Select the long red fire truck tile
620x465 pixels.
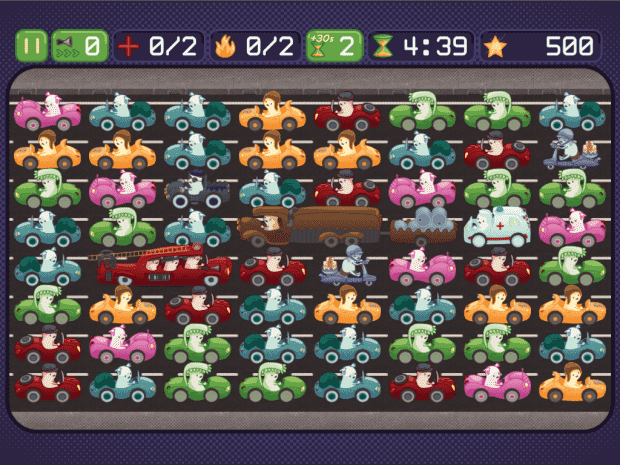pos(163,268)
